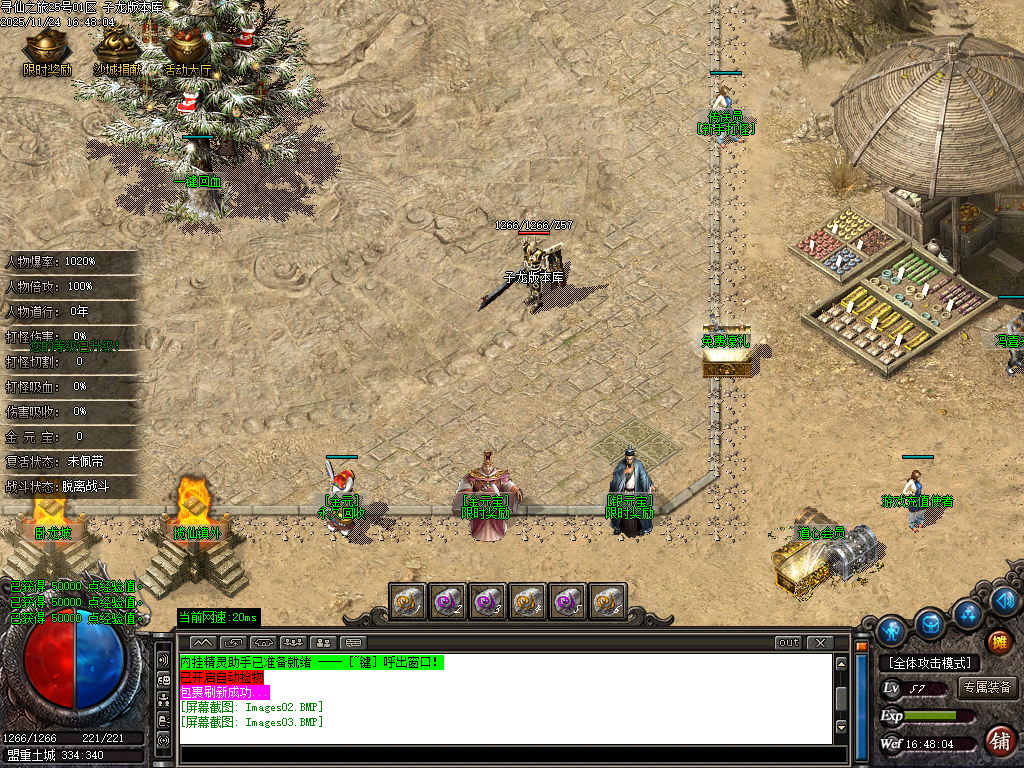The image size is (1024, 768).
Task: Use the purple scroll in hotbar slot 2
Action: tap(448, 601)
